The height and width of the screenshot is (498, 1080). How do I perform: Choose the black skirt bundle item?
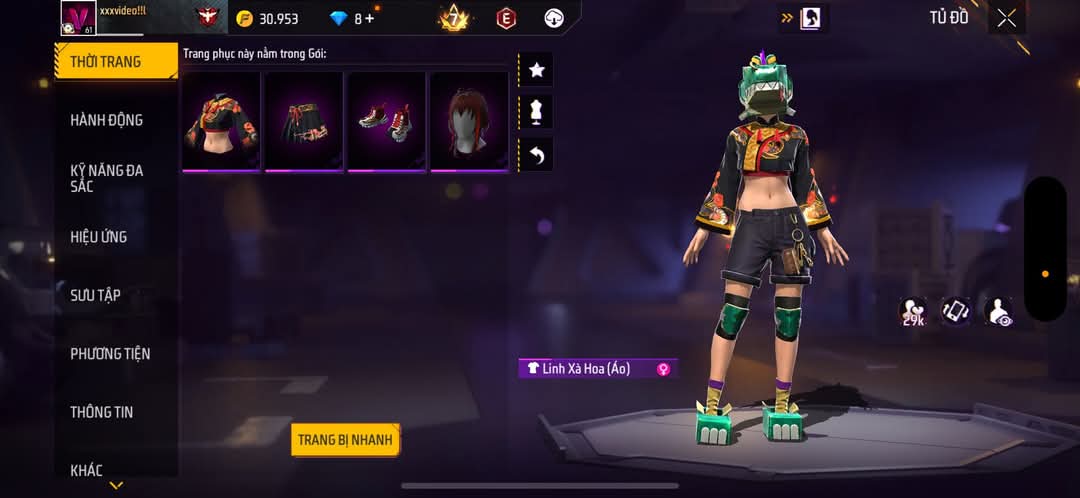(304, 121)
